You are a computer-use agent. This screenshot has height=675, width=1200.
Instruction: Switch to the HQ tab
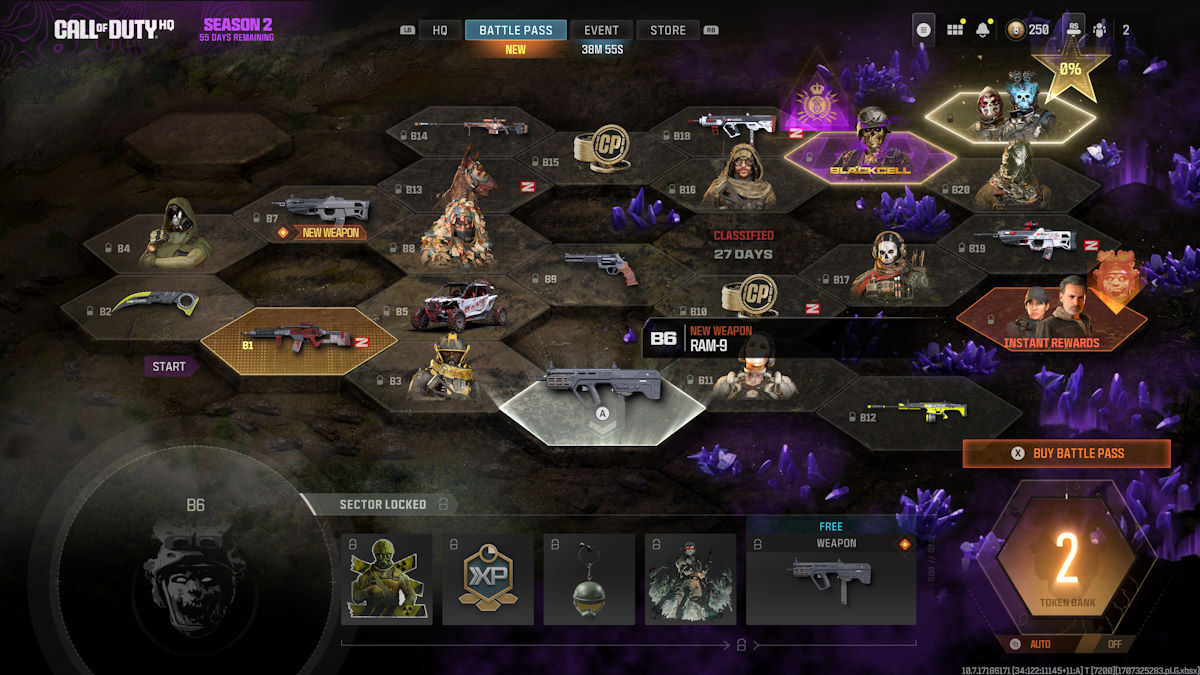tap(439, 30)
